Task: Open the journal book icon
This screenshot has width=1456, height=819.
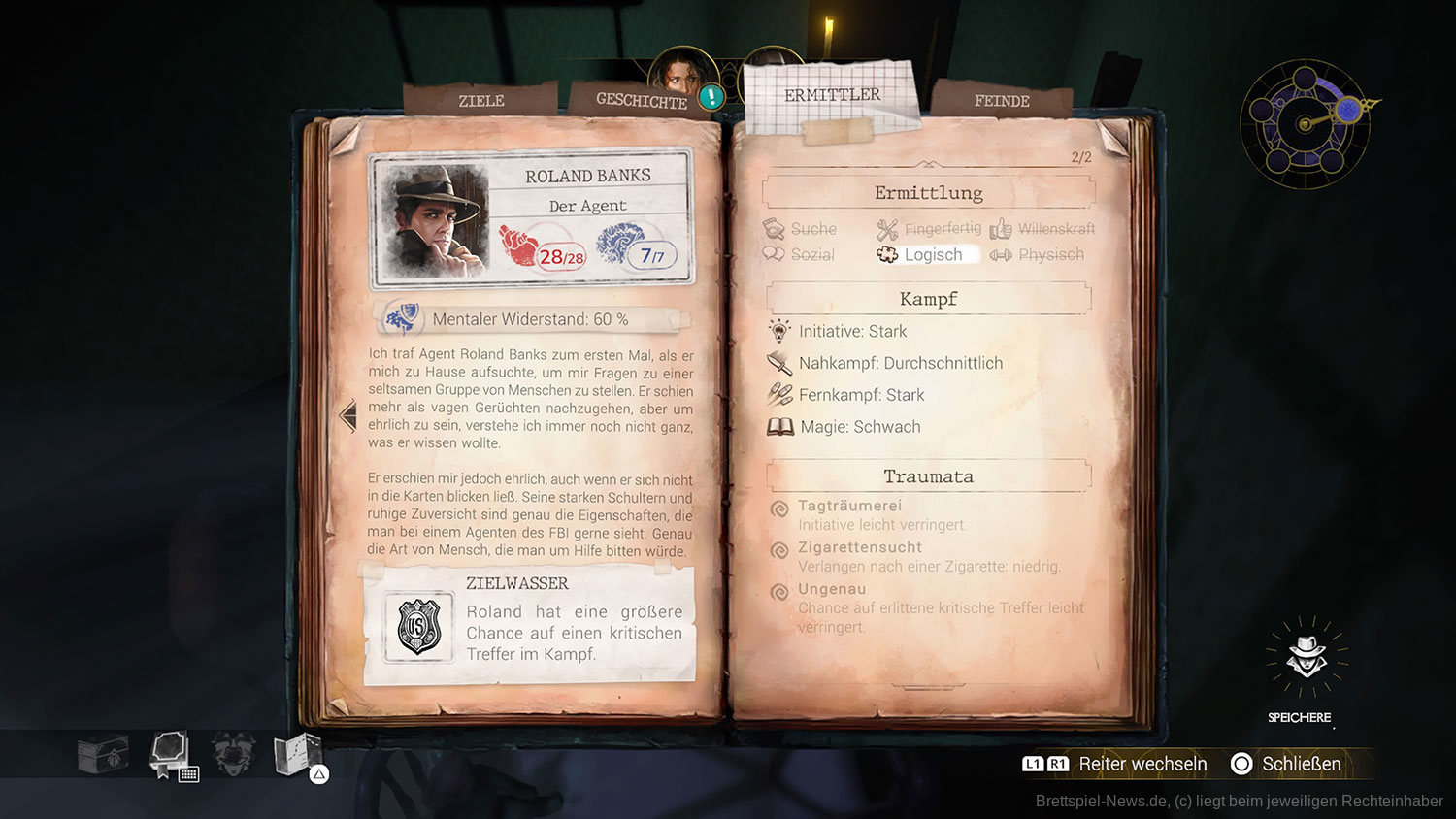Action: (170, 753)
